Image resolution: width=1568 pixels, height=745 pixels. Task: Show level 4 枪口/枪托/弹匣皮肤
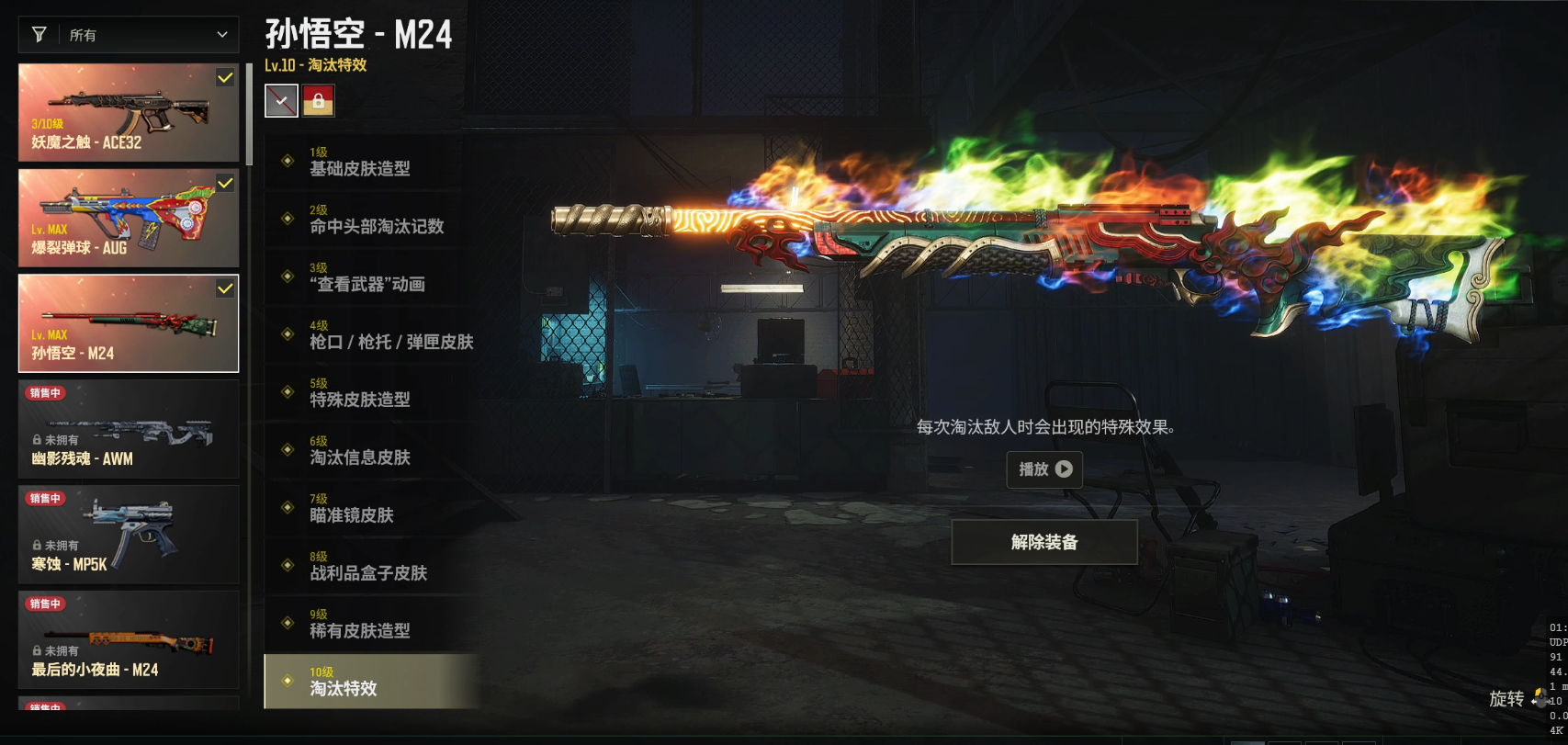coord(372,335)
